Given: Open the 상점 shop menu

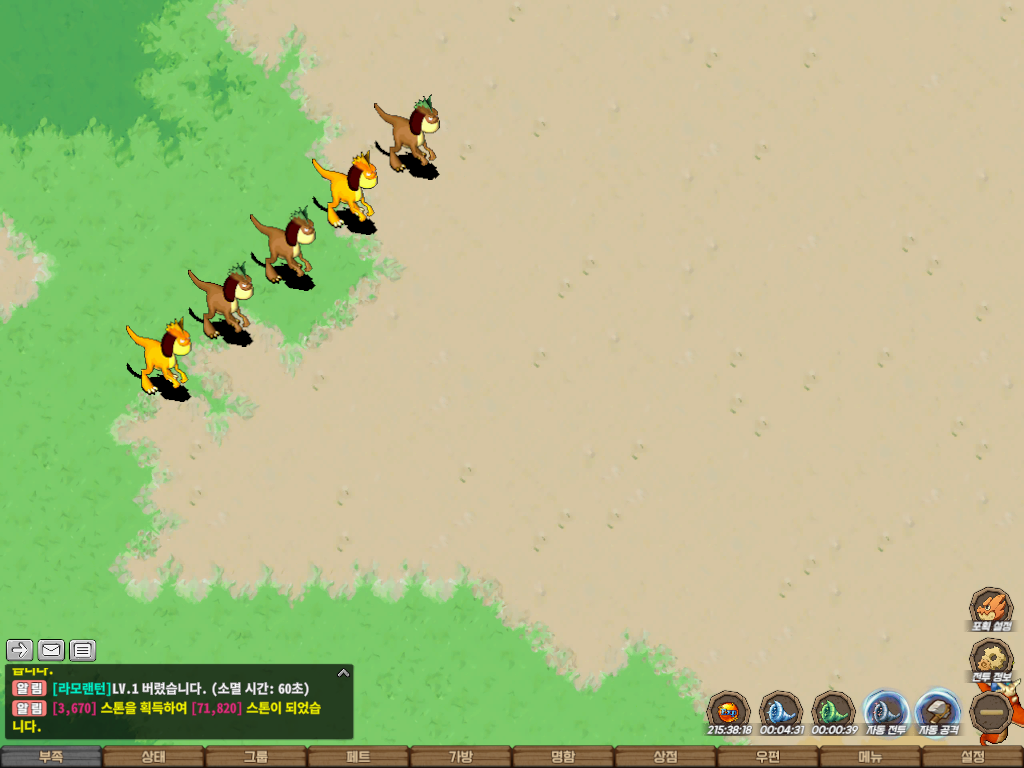Looking at the screenshot, I should [665, 757].
